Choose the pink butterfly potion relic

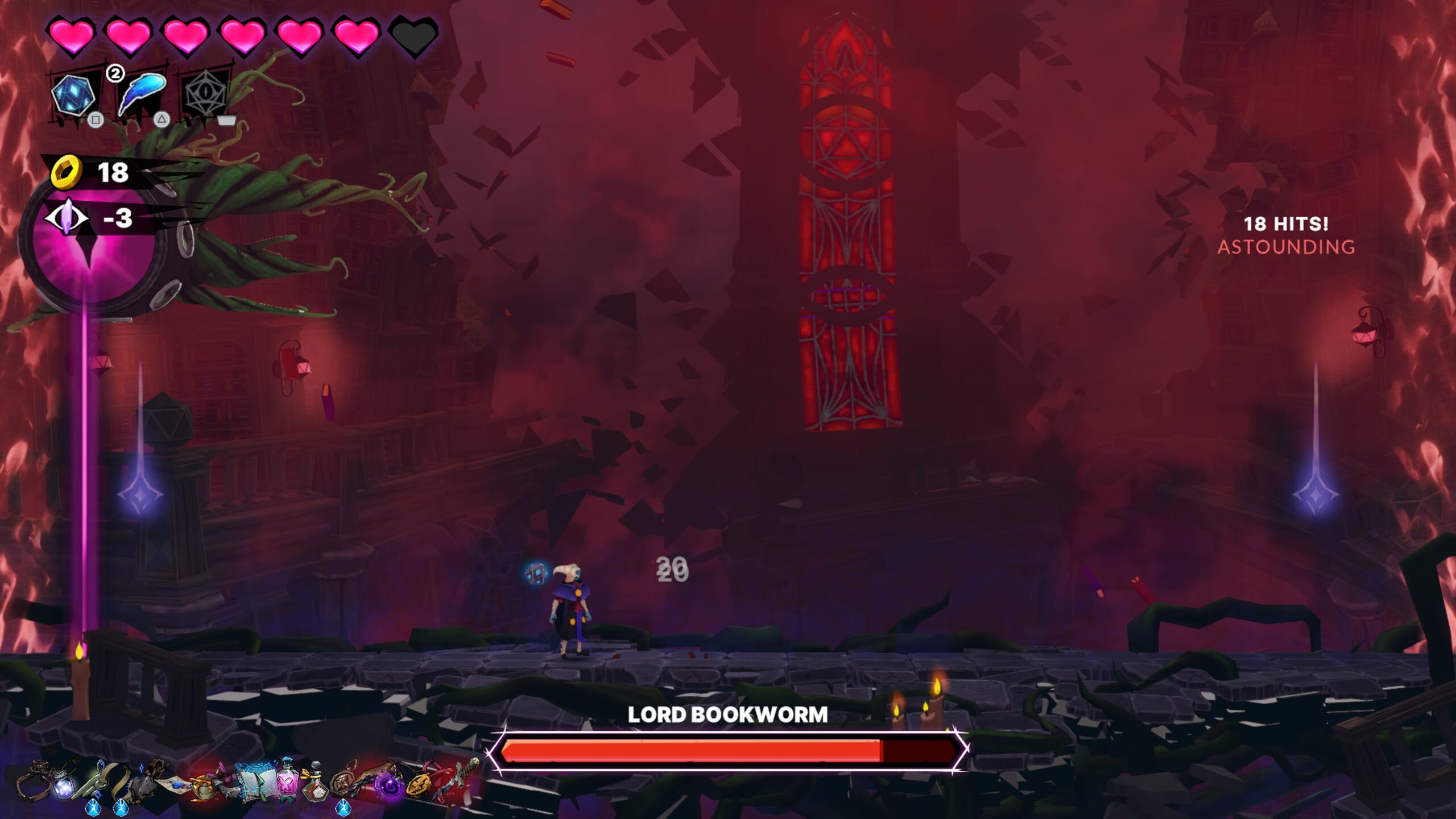[286, 782]
